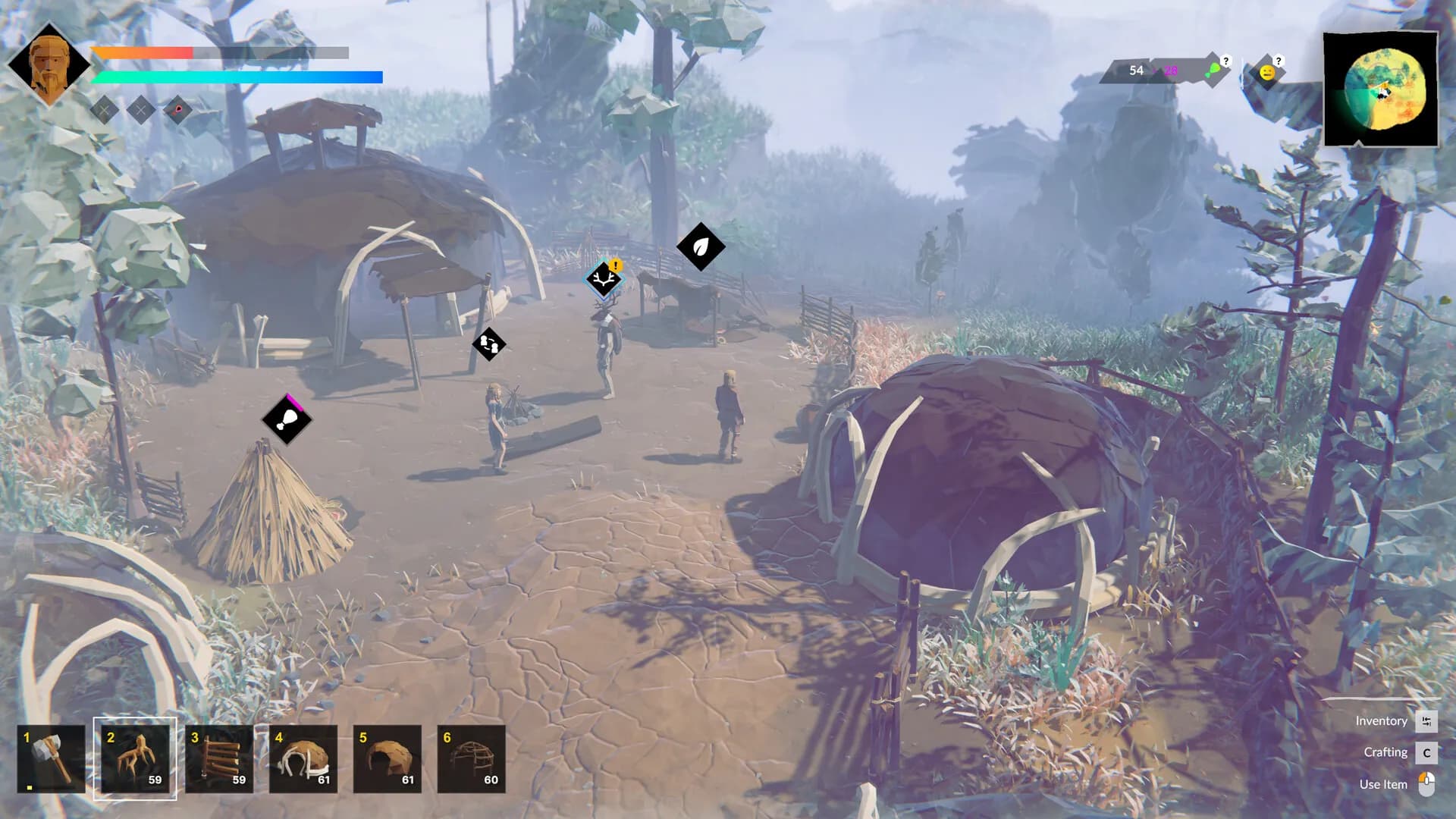
Task: Toggle the question mark badge beside the food counter
Action: [x=1228, y=61]
